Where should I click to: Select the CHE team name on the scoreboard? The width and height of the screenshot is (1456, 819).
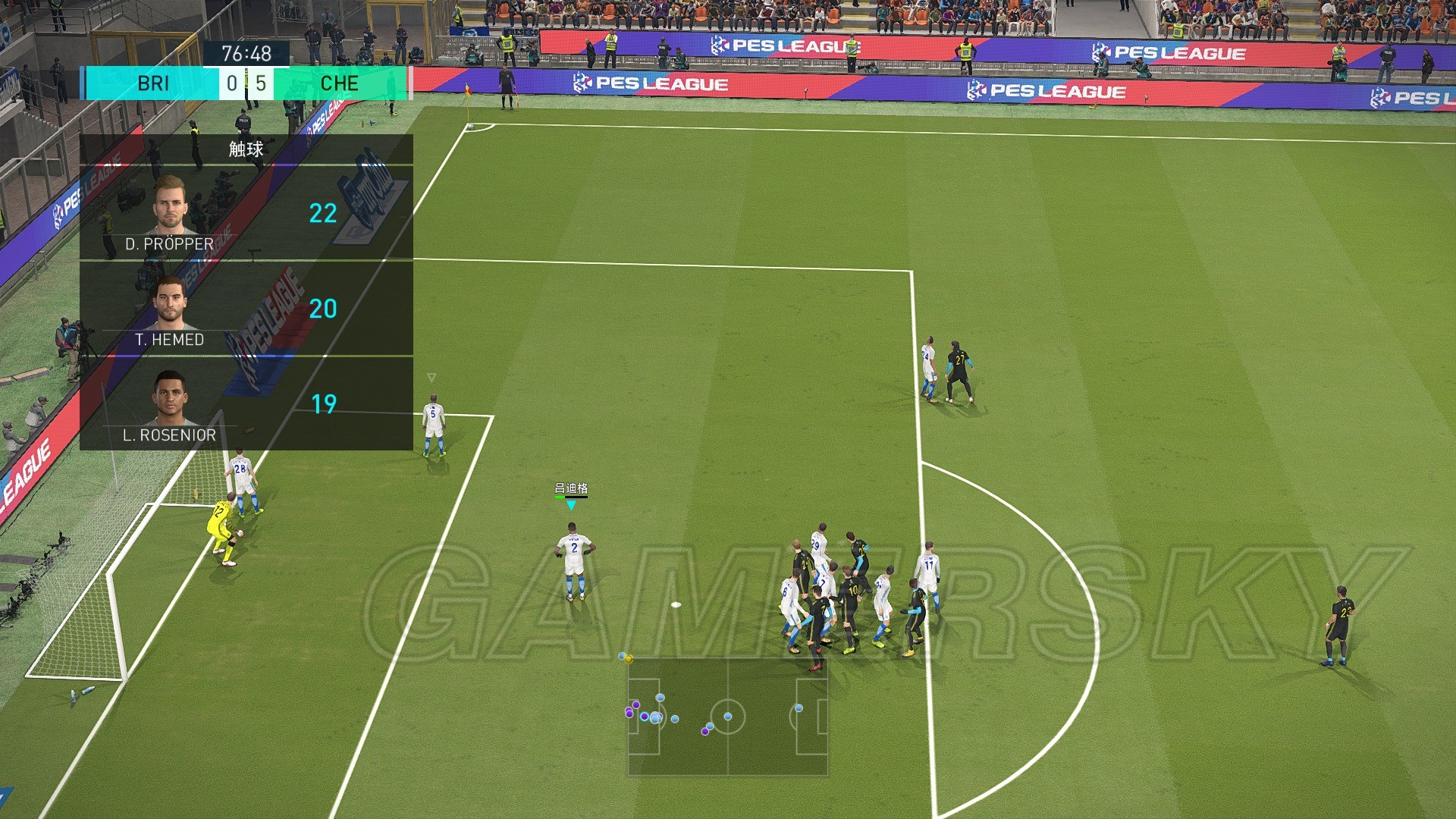pos(340,83)
